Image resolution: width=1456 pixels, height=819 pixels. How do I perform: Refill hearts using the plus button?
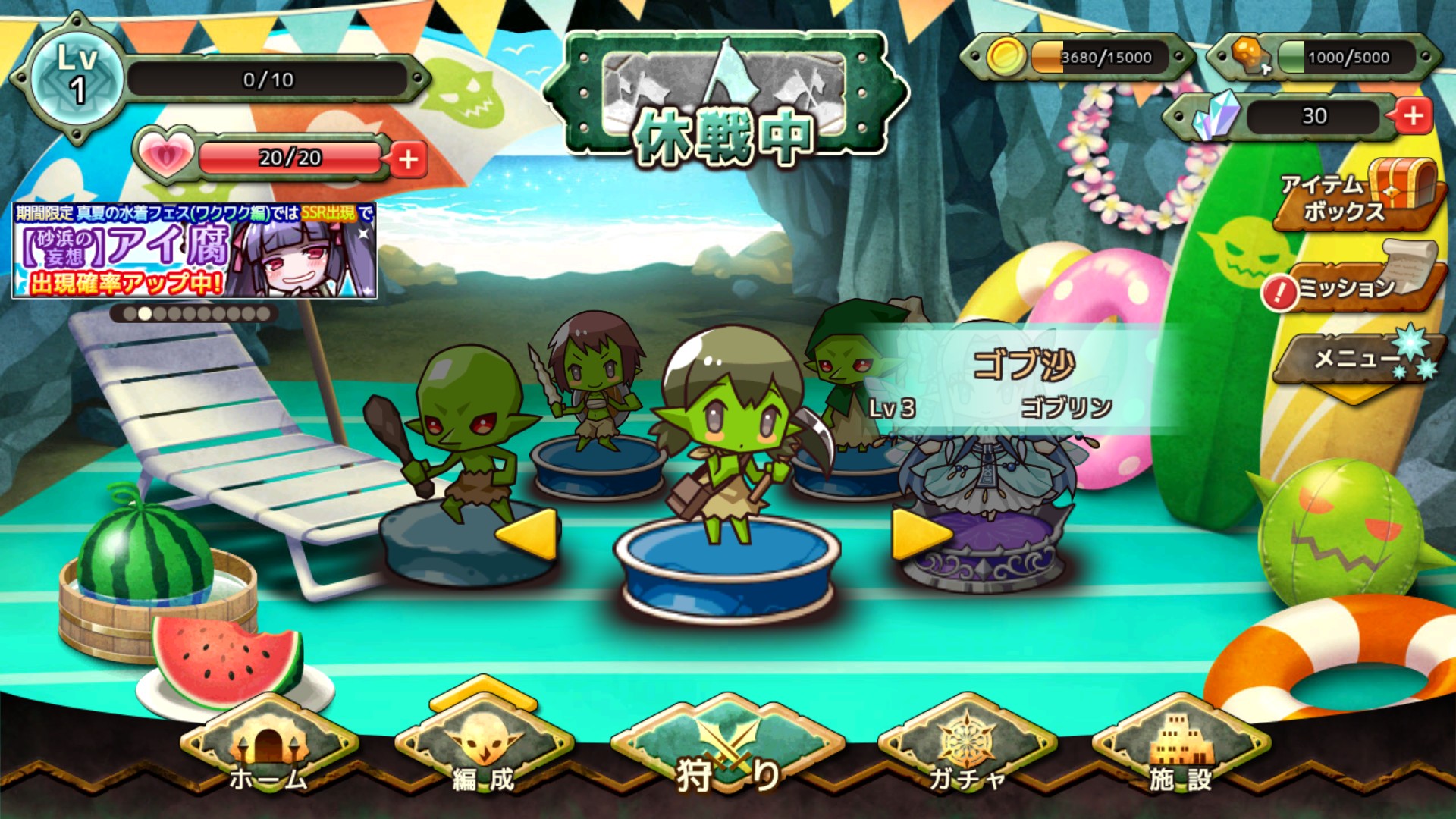tap(408, 159)
